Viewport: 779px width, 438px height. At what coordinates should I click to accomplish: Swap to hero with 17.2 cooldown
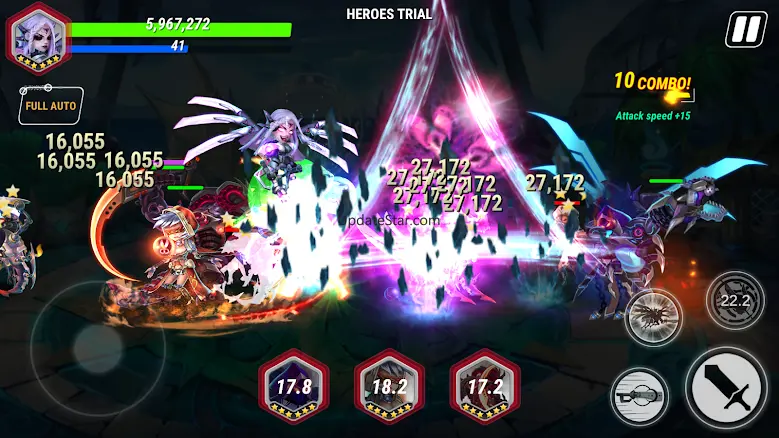485,388
